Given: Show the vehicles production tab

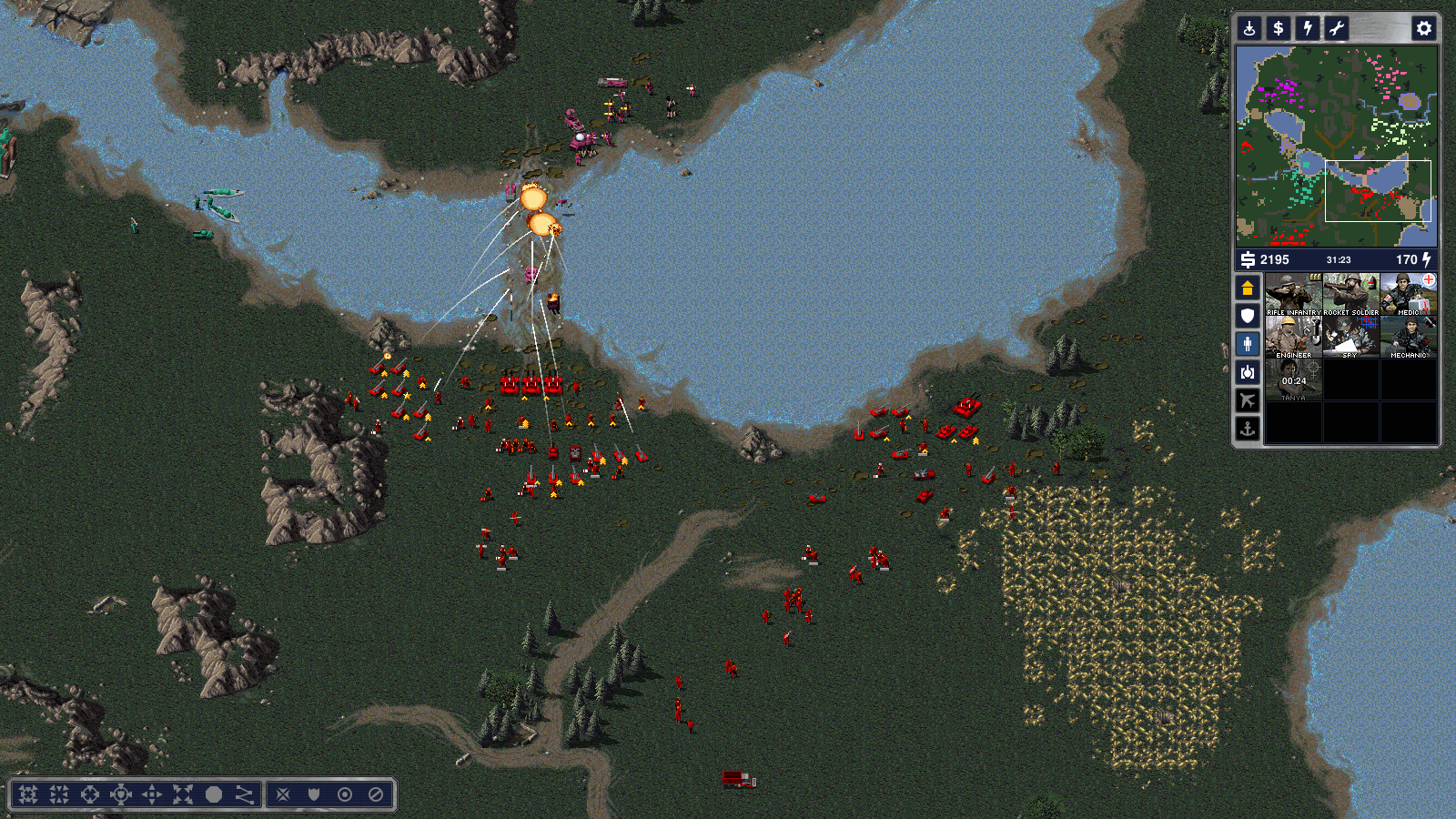Looking at the screenshot, I should pos(1248,372).
